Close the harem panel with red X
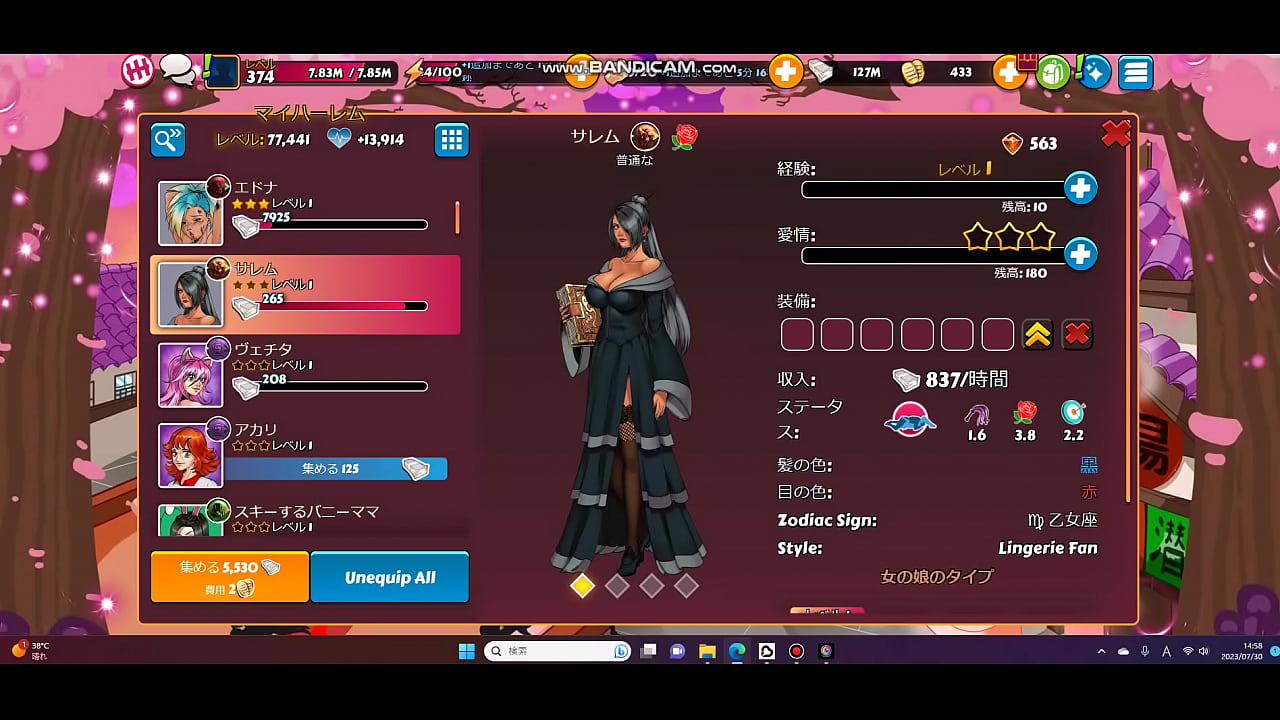Viewport: 1280px width, 720px height. pos(1115,133)
